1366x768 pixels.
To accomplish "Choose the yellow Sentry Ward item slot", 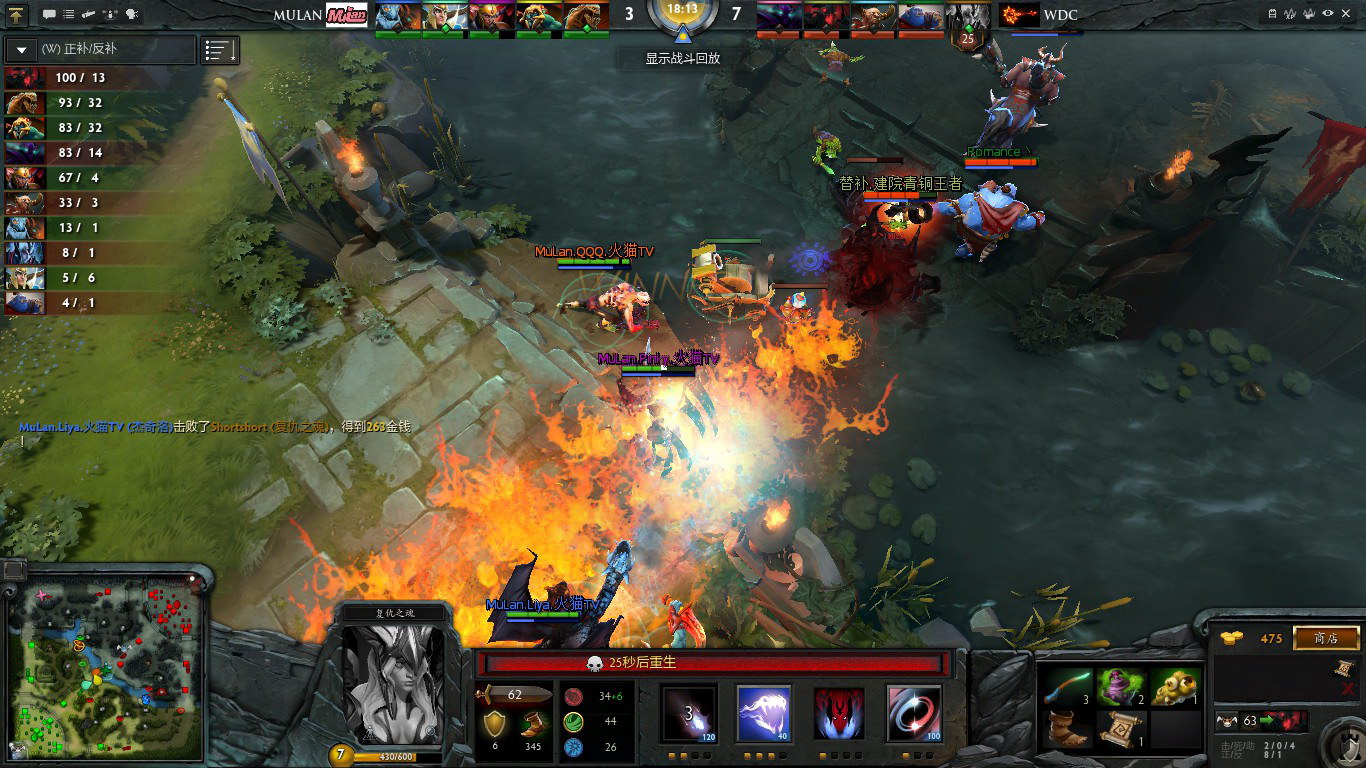I will pyautogui.click(x=1174, y=686).
